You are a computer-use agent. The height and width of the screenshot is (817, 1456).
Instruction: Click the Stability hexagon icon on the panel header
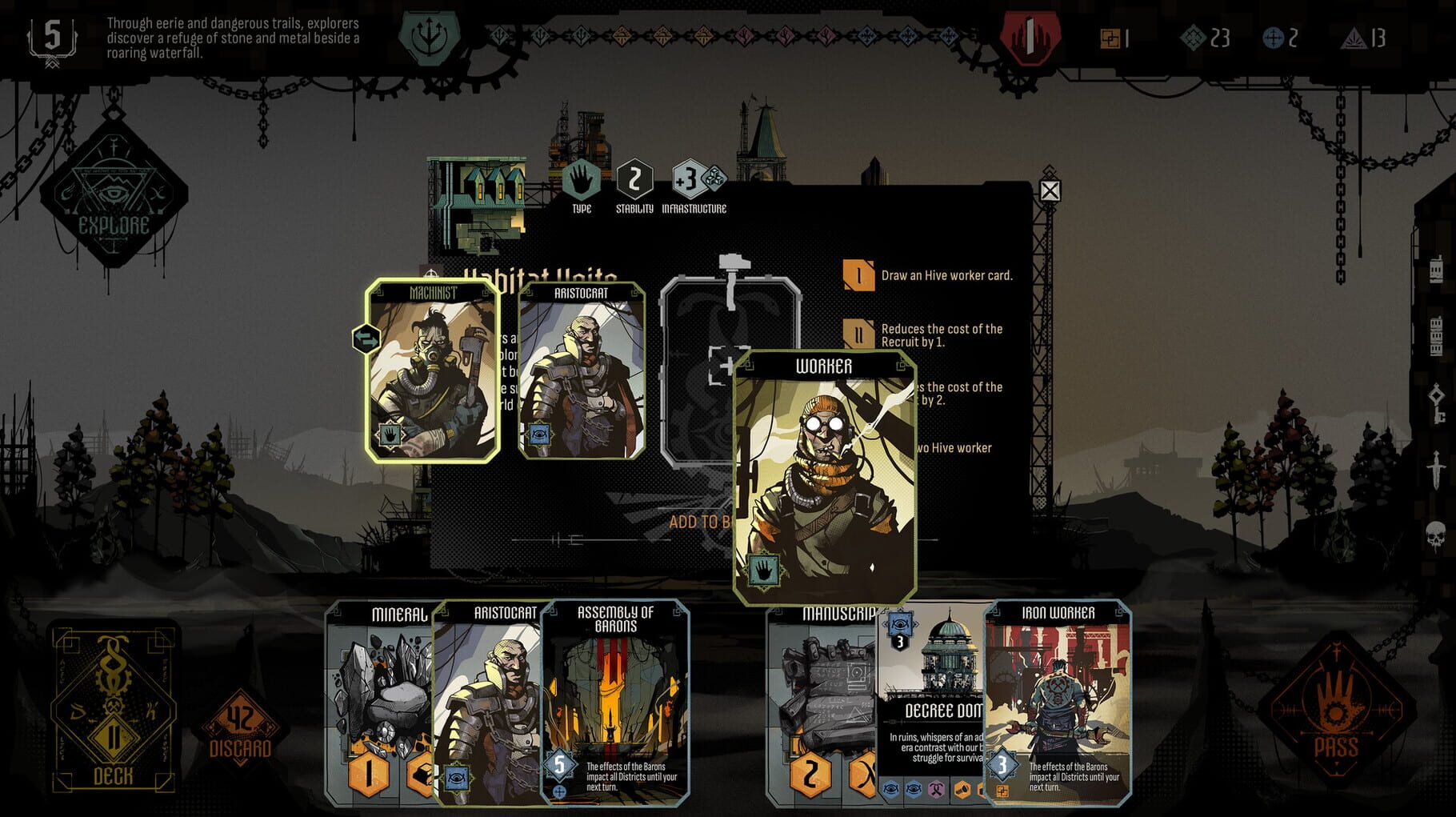(634, 182)
